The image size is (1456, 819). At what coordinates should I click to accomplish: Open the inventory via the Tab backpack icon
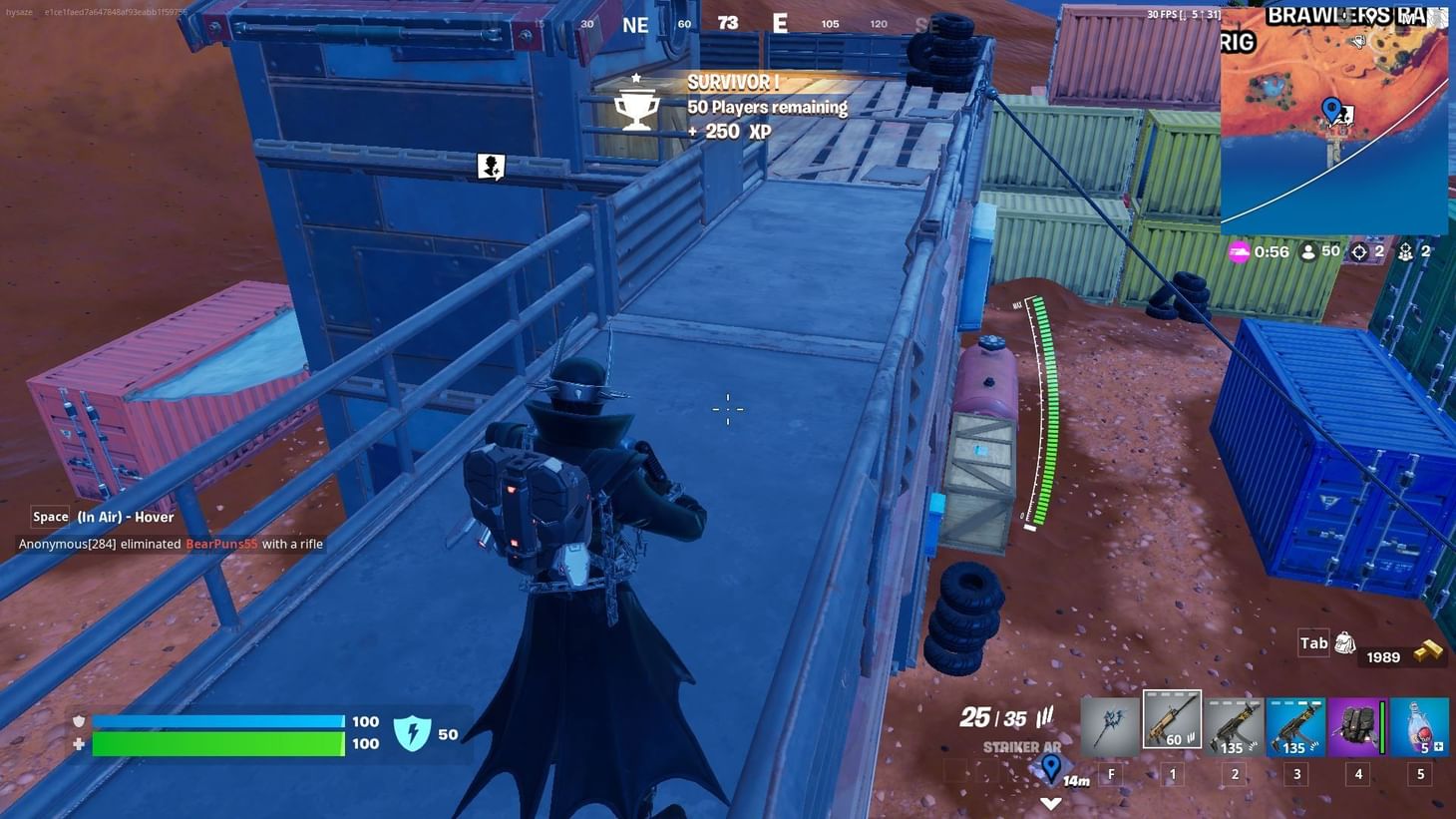(1343, 643)
